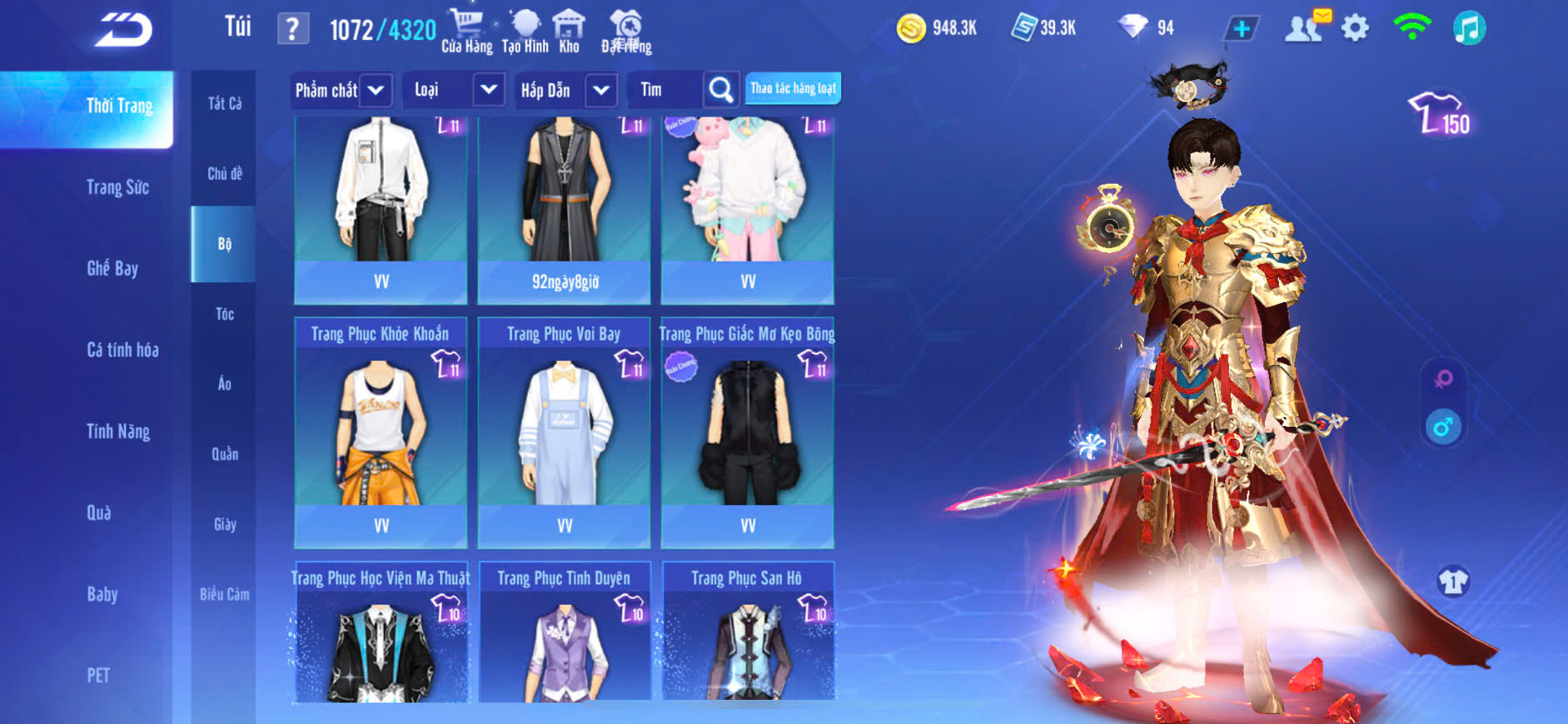Go back with the top-left arrow
The height and width of the screenshot is (724, 1568).
pos(123,30)
